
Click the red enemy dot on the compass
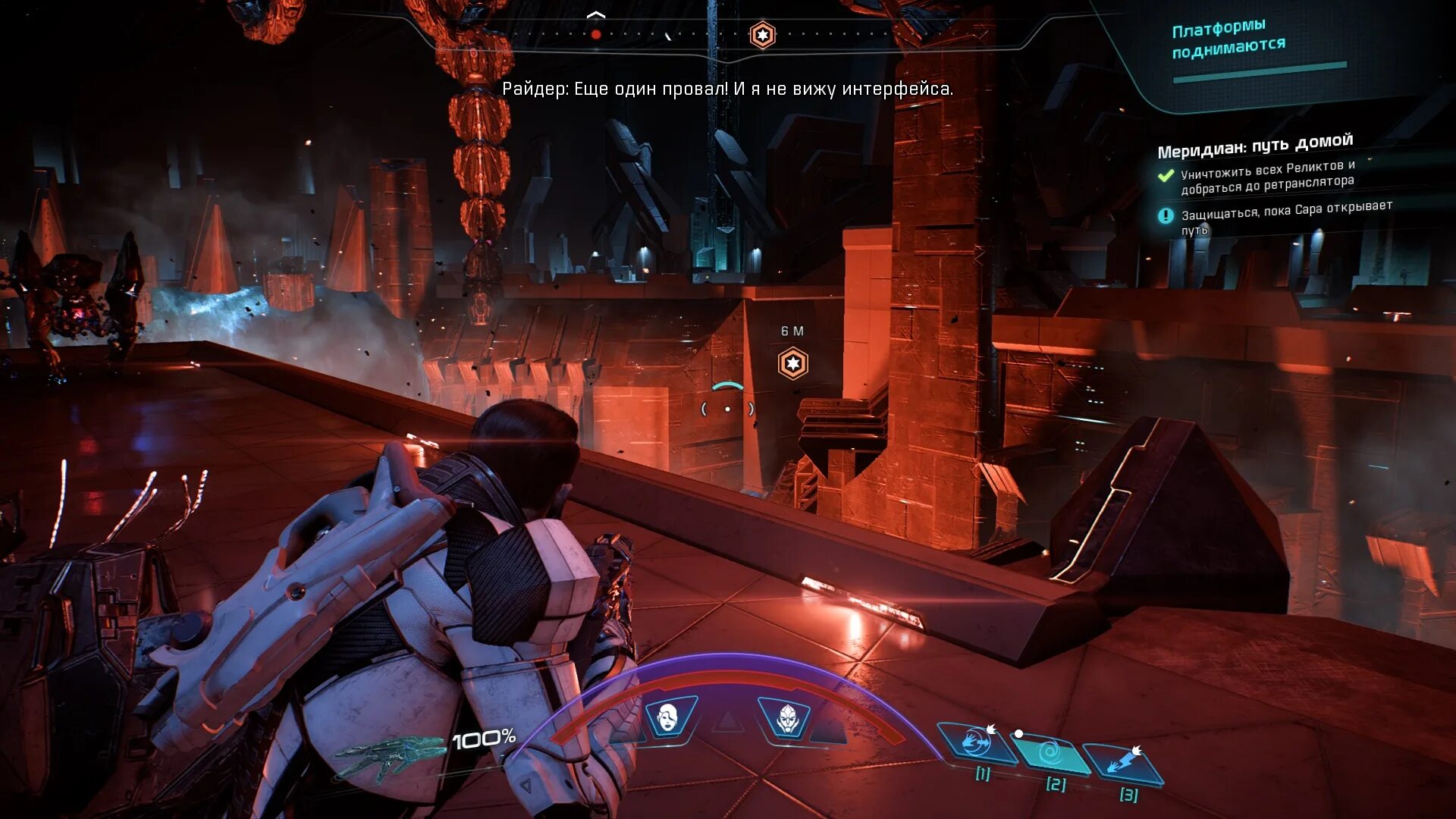[x=596, y=34]
